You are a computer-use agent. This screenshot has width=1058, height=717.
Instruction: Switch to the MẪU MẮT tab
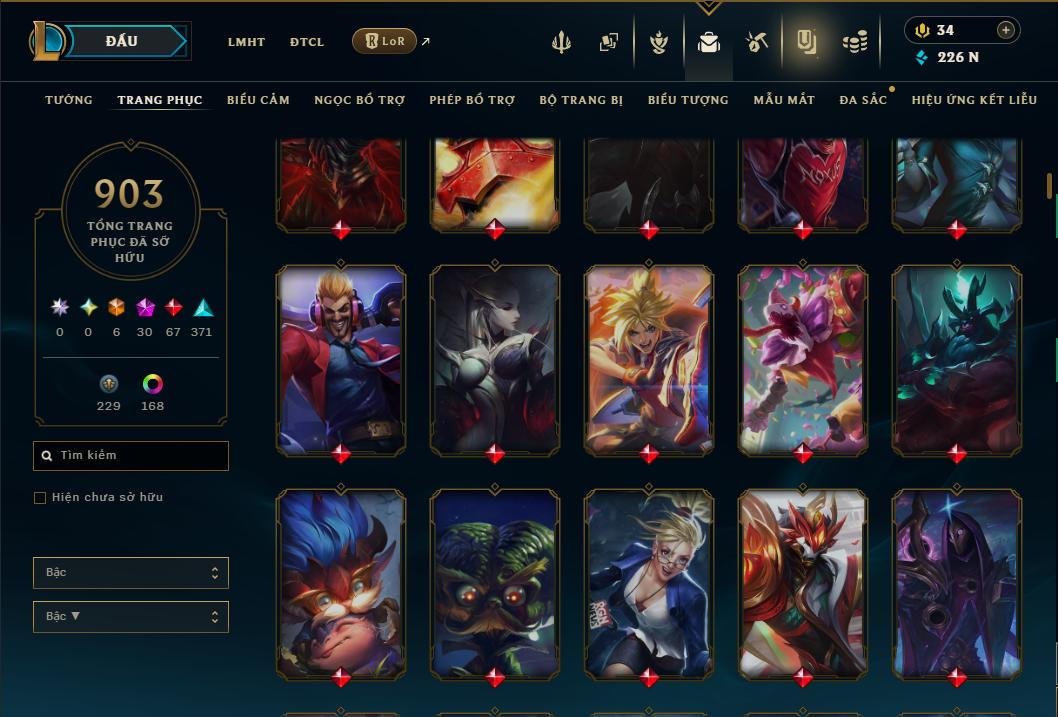(x=784, y=100)
